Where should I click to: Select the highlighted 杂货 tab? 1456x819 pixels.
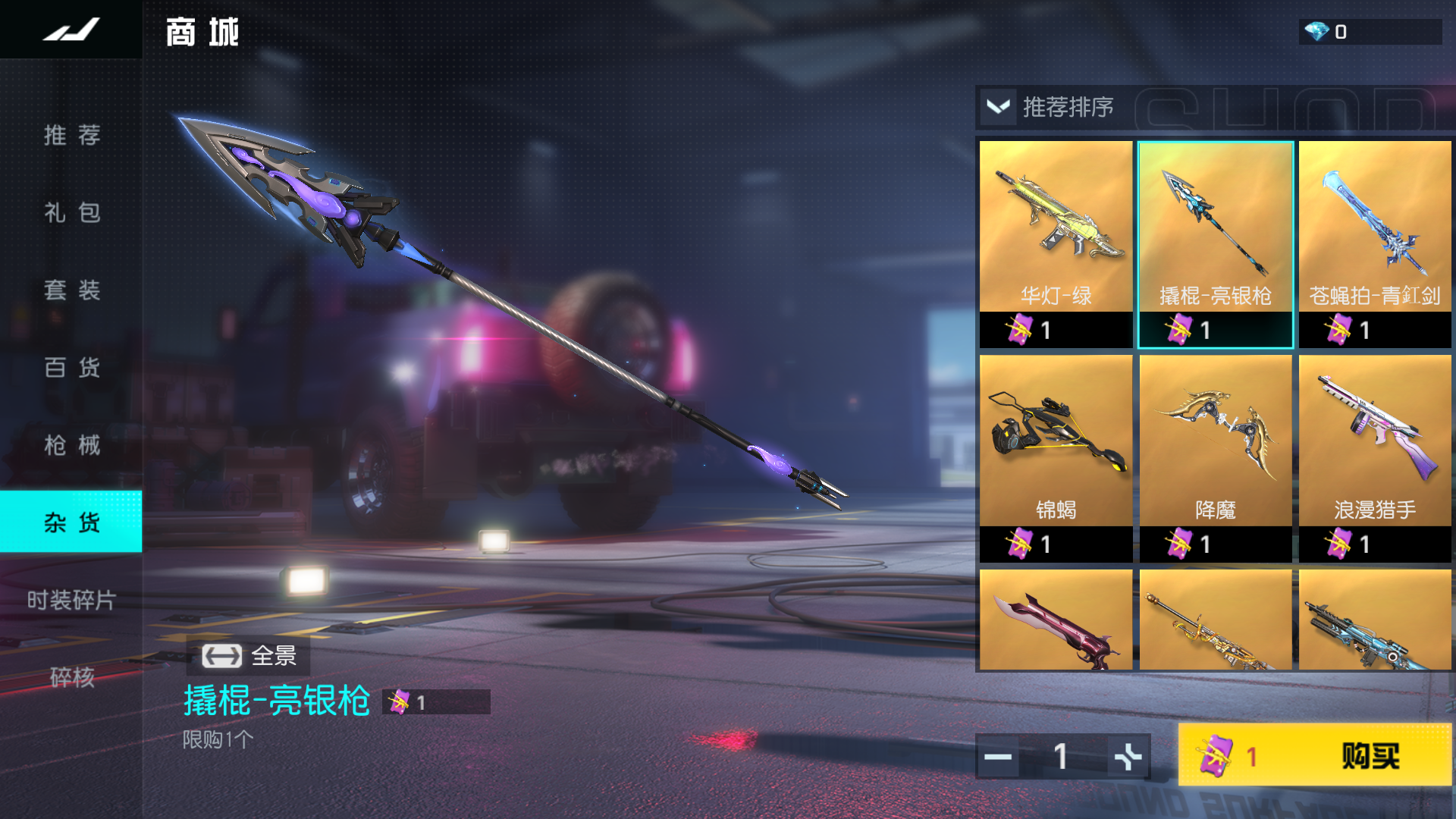pyautogui.click(x=71, y=522)
